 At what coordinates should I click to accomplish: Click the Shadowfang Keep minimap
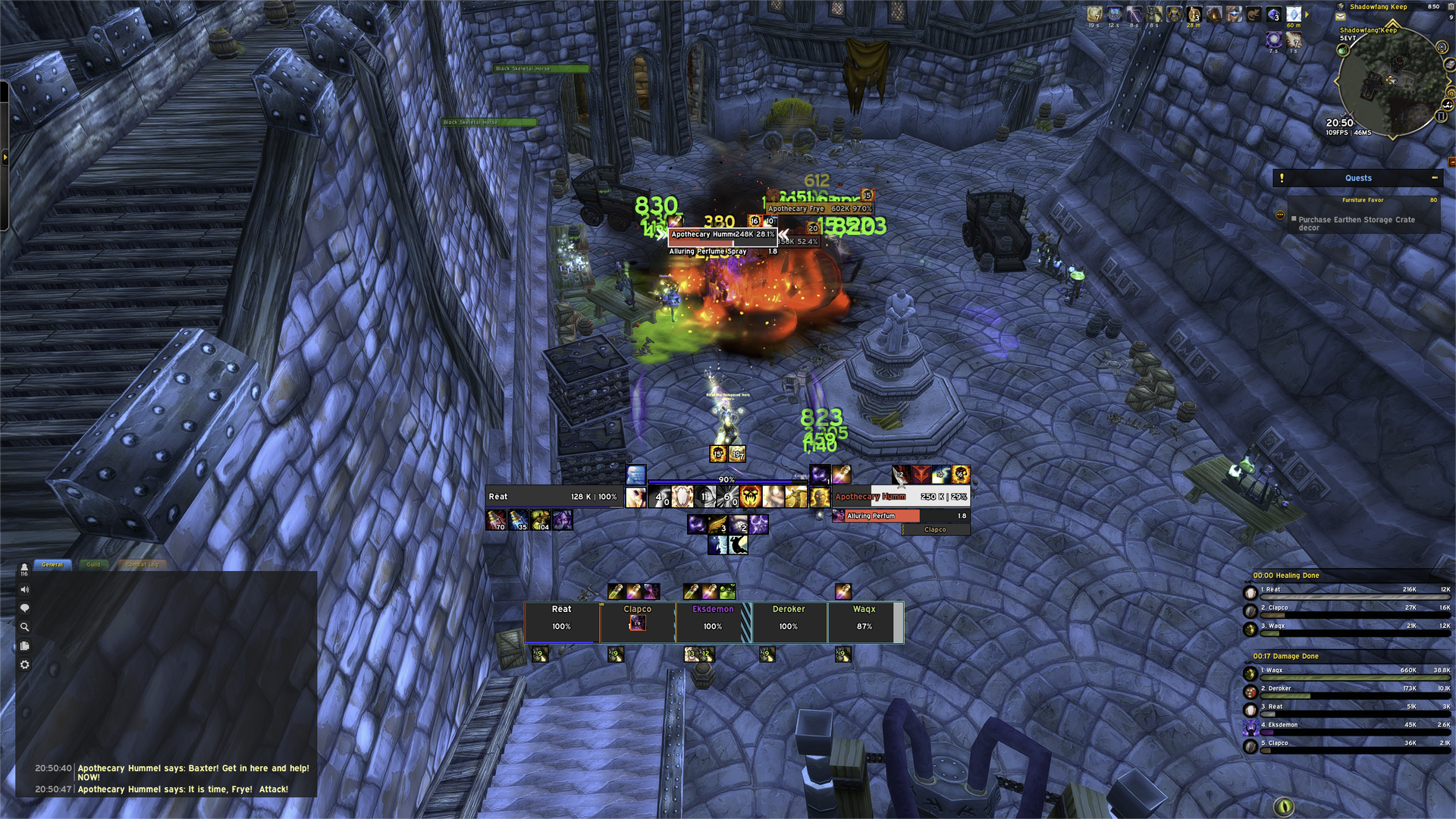[1390, 83]
